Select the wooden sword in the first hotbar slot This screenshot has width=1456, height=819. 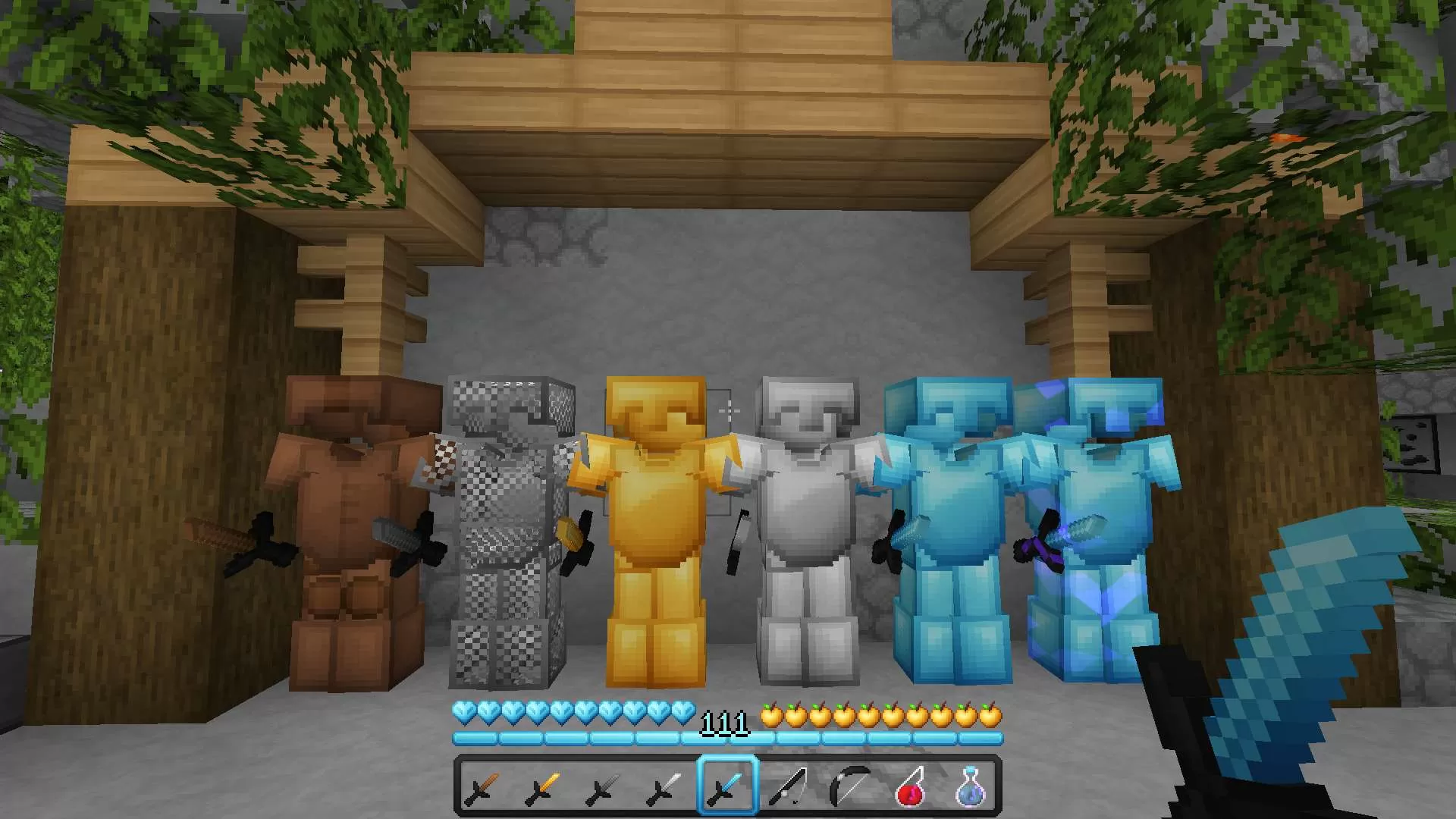483,789
